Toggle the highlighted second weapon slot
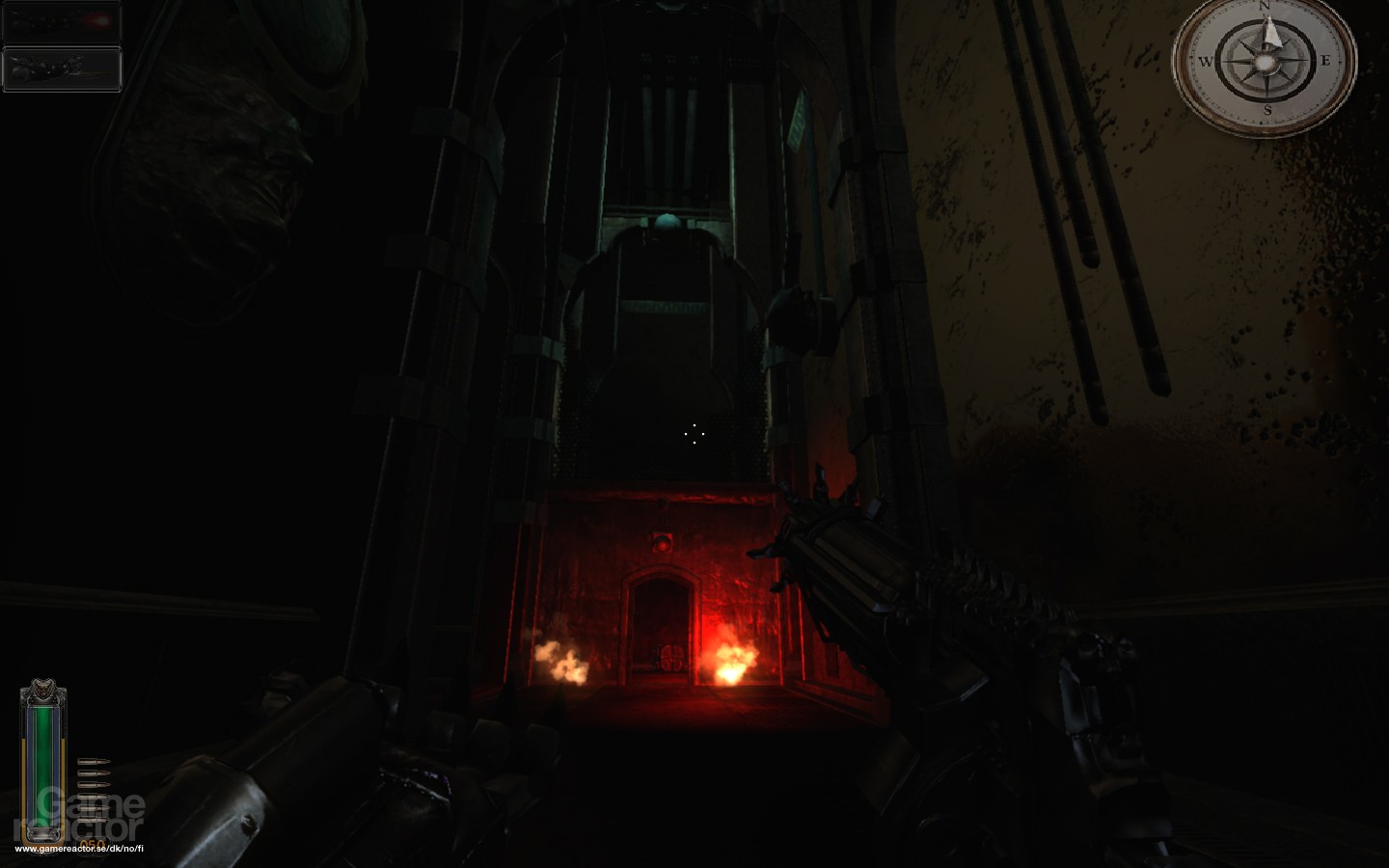Image resolution: width=1389 pixels, height=868 pixels. (x=62, y=68)
